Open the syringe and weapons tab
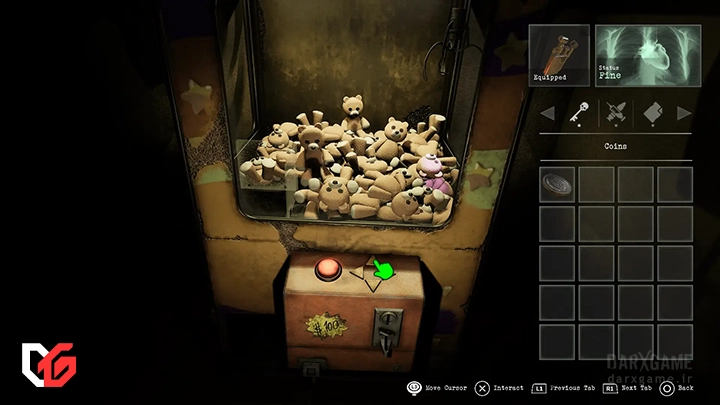The height and width of the screenshot is (405, 720). click(x=613, y=114)
